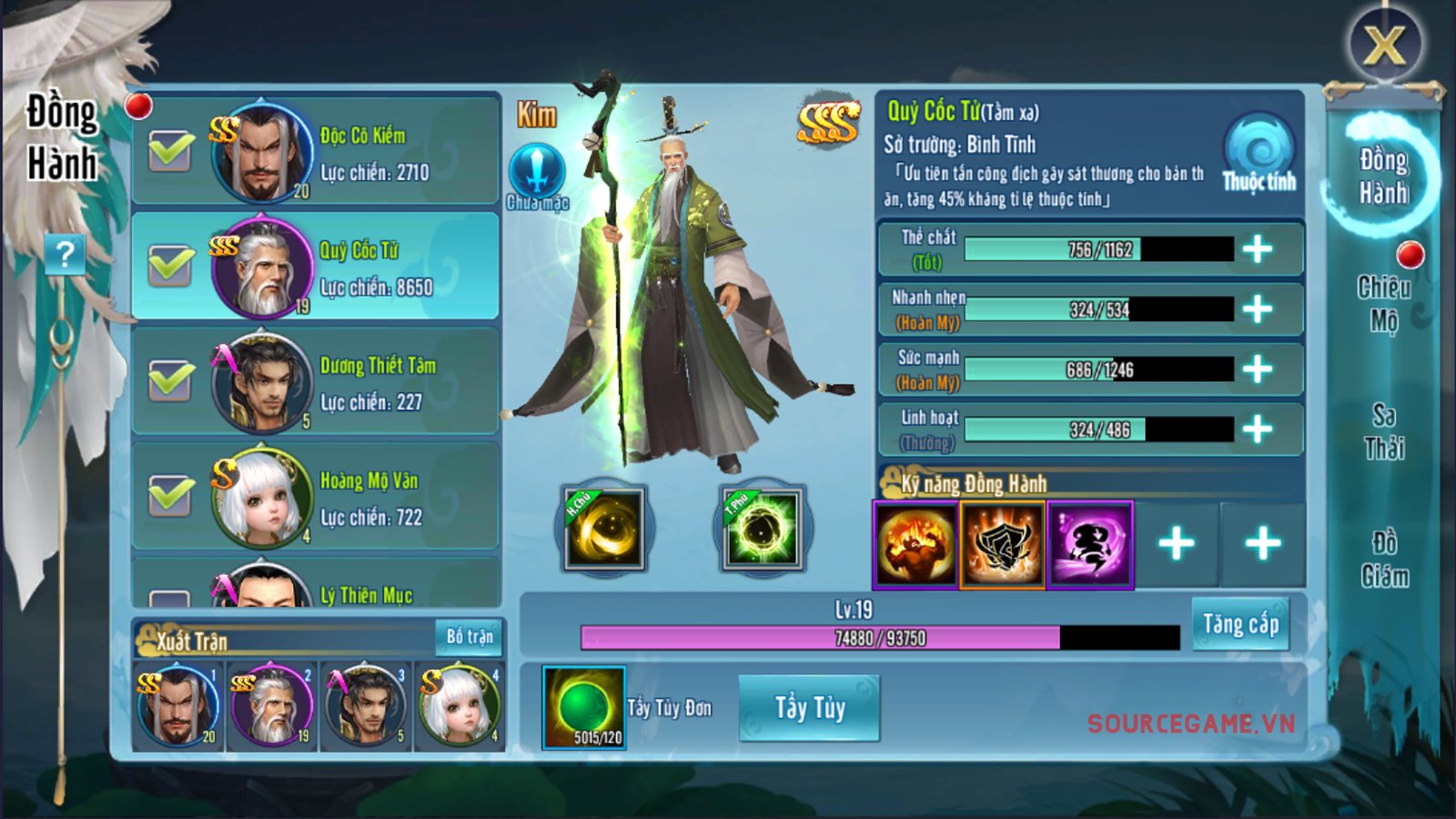Close the companion panel with the X button
The height and width of the screenshot is (819, 1456).
1384,43
